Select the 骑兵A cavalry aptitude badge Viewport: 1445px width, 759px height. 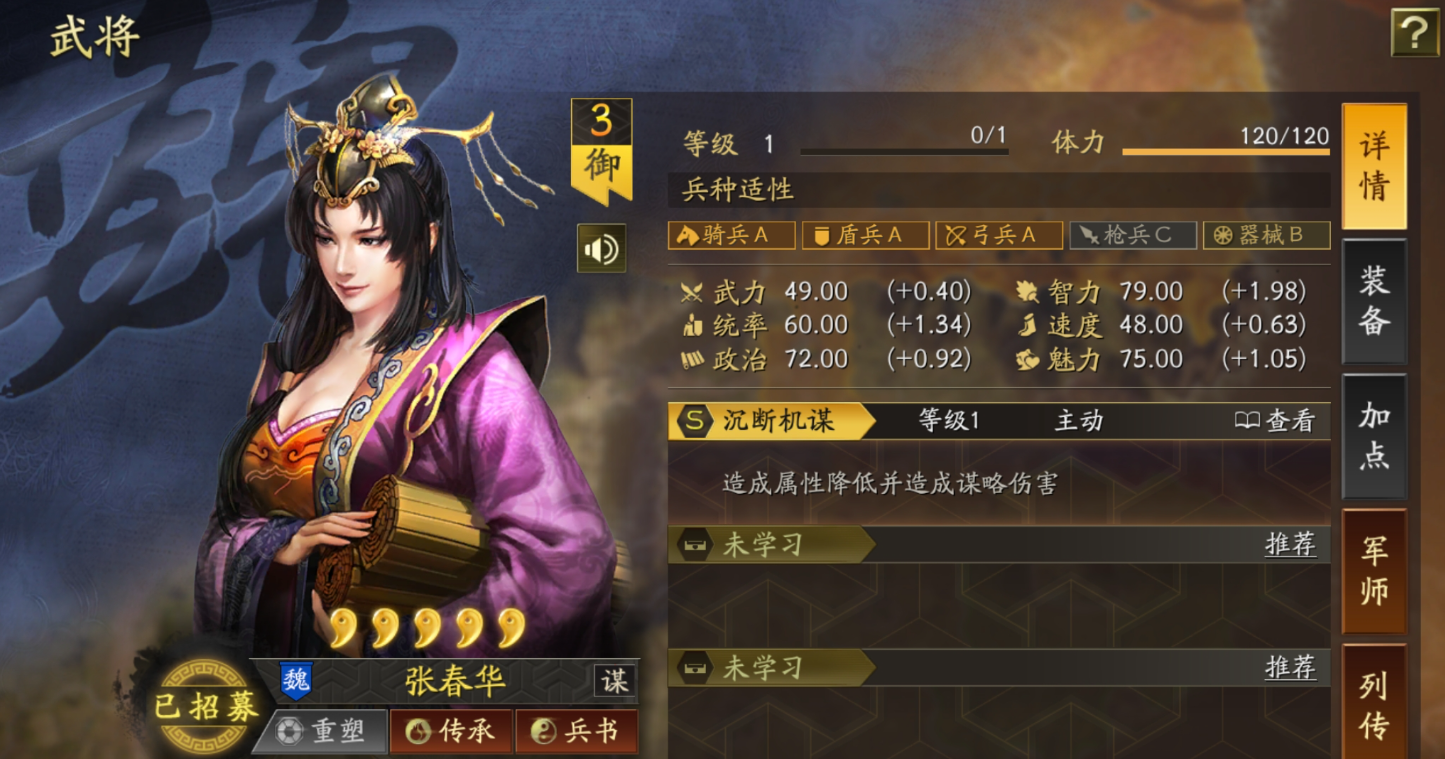coord(730,235)
